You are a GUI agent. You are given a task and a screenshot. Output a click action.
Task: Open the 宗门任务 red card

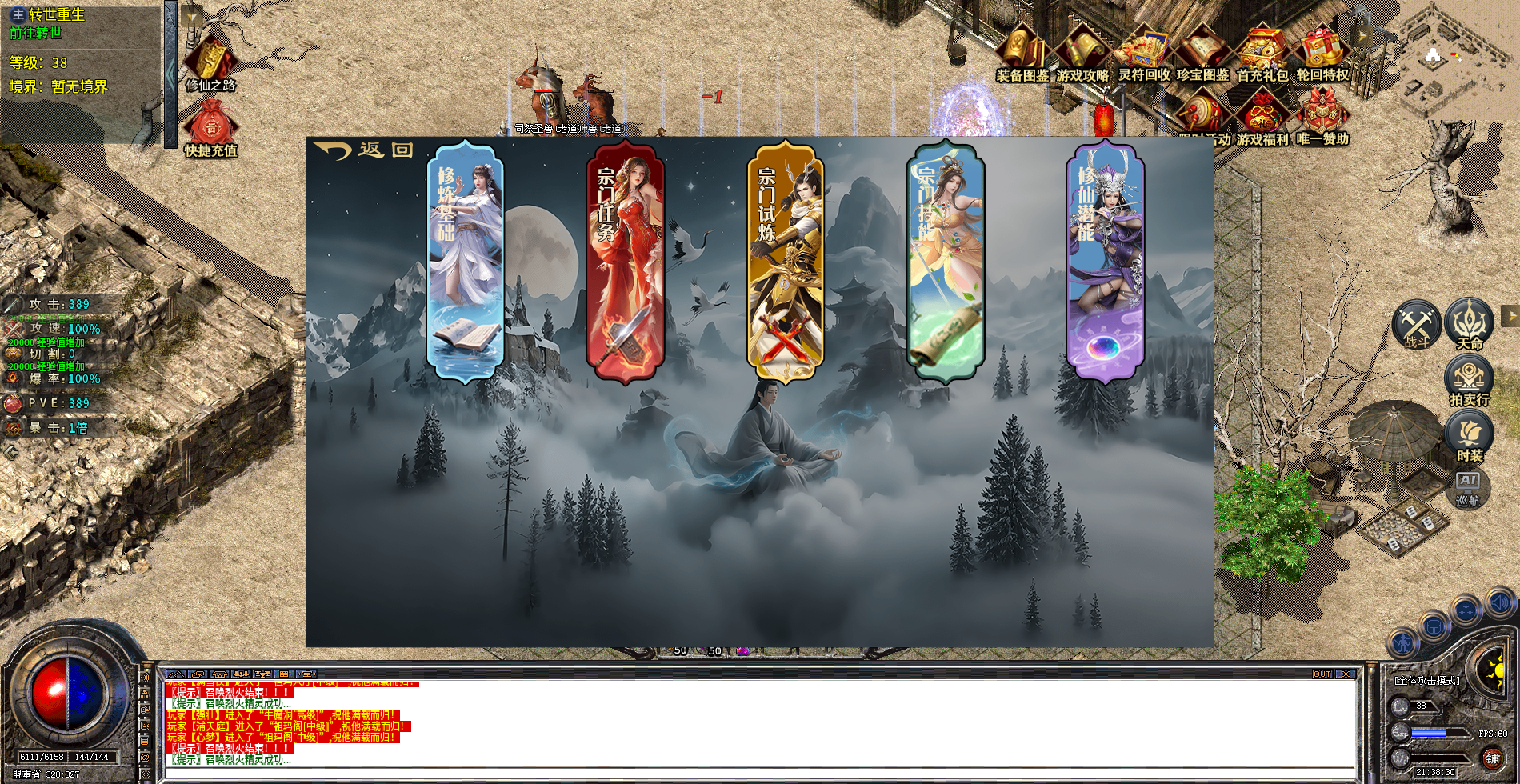coord(625,260)
